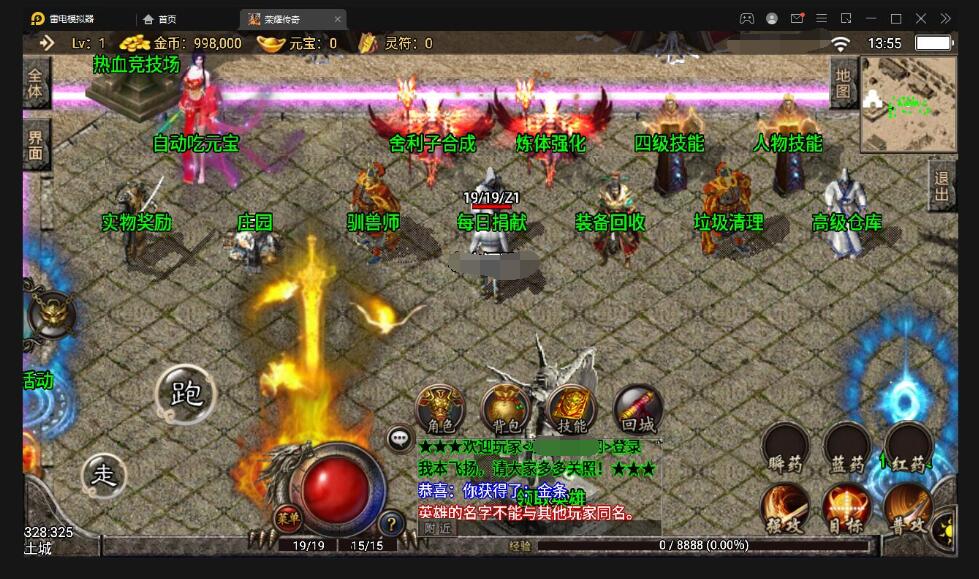Toggle the 全体 button
The image size is (979, 579).
pyautogui.click(x=36, y=83)
